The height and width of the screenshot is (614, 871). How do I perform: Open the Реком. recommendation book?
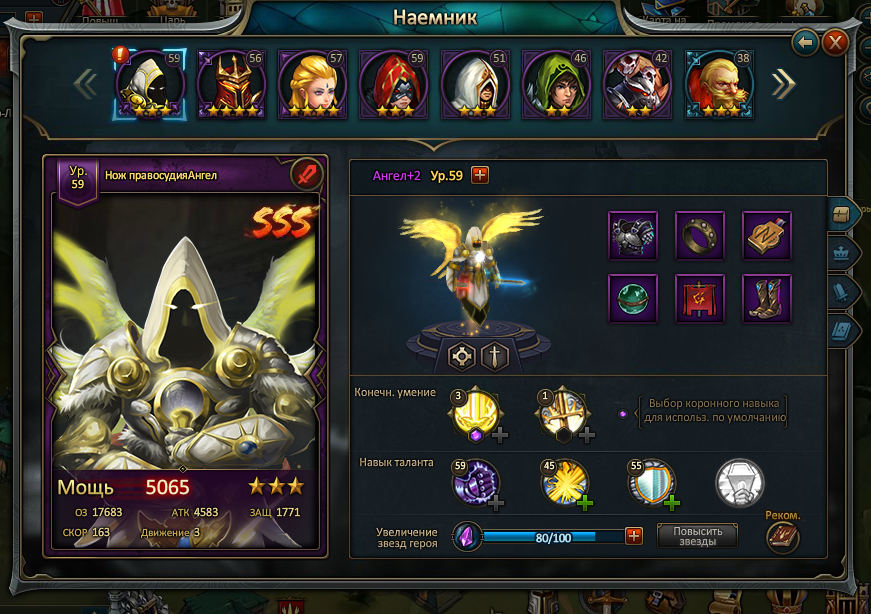(783, 537)
